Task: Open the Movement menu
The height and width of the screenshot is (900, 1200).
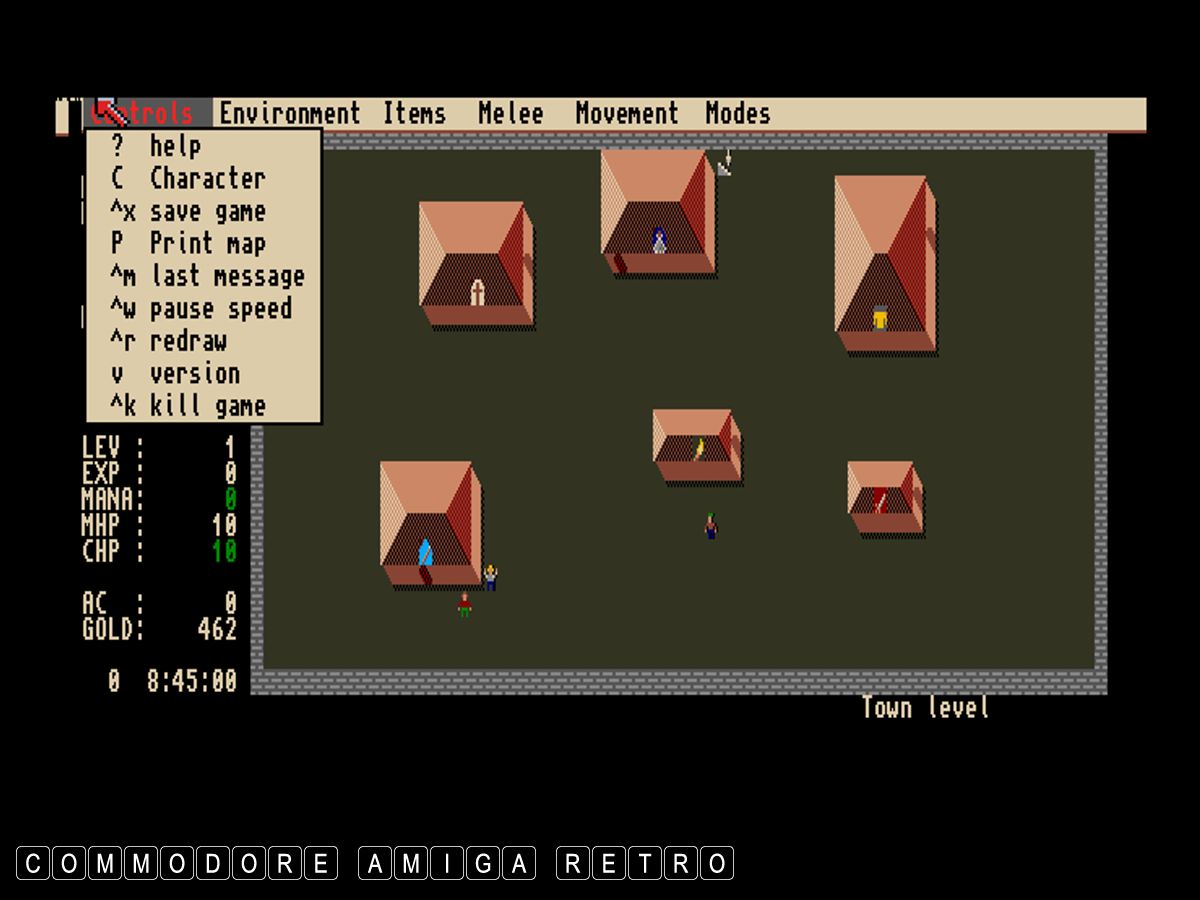Action: (x=626, y=114)
